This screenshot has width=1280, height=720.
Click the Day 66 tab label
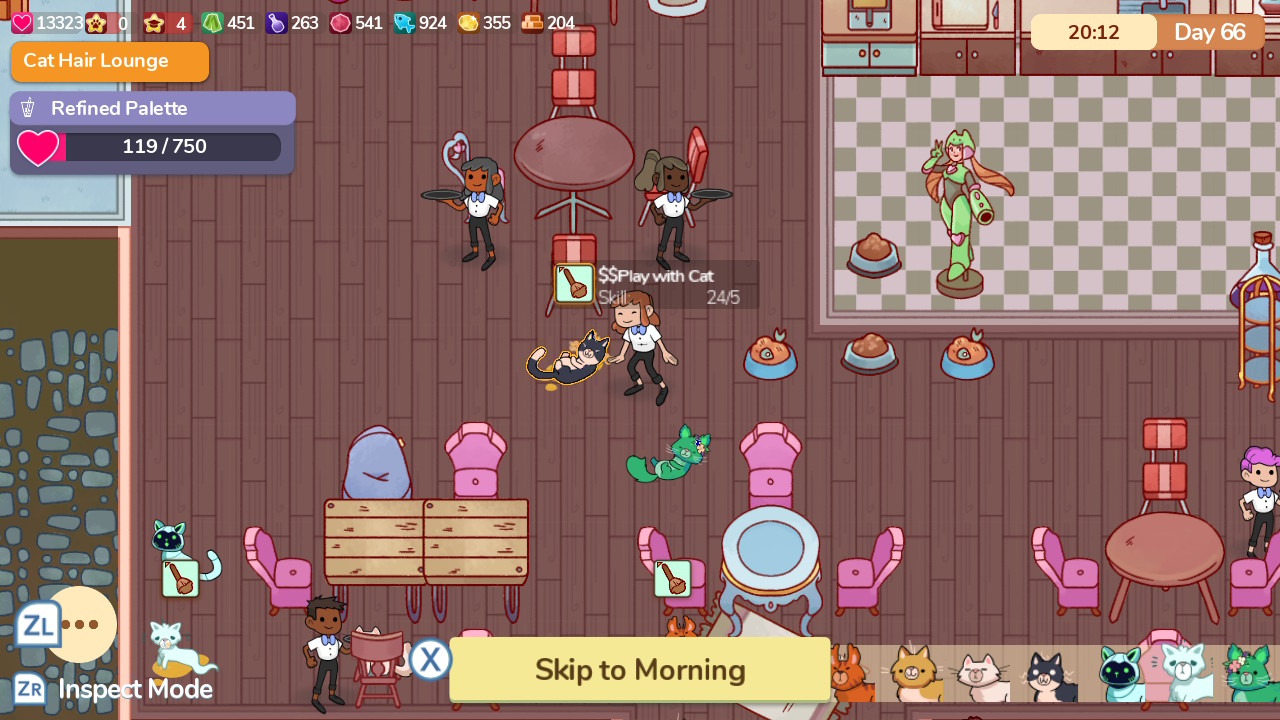(x=1210, y=32)
